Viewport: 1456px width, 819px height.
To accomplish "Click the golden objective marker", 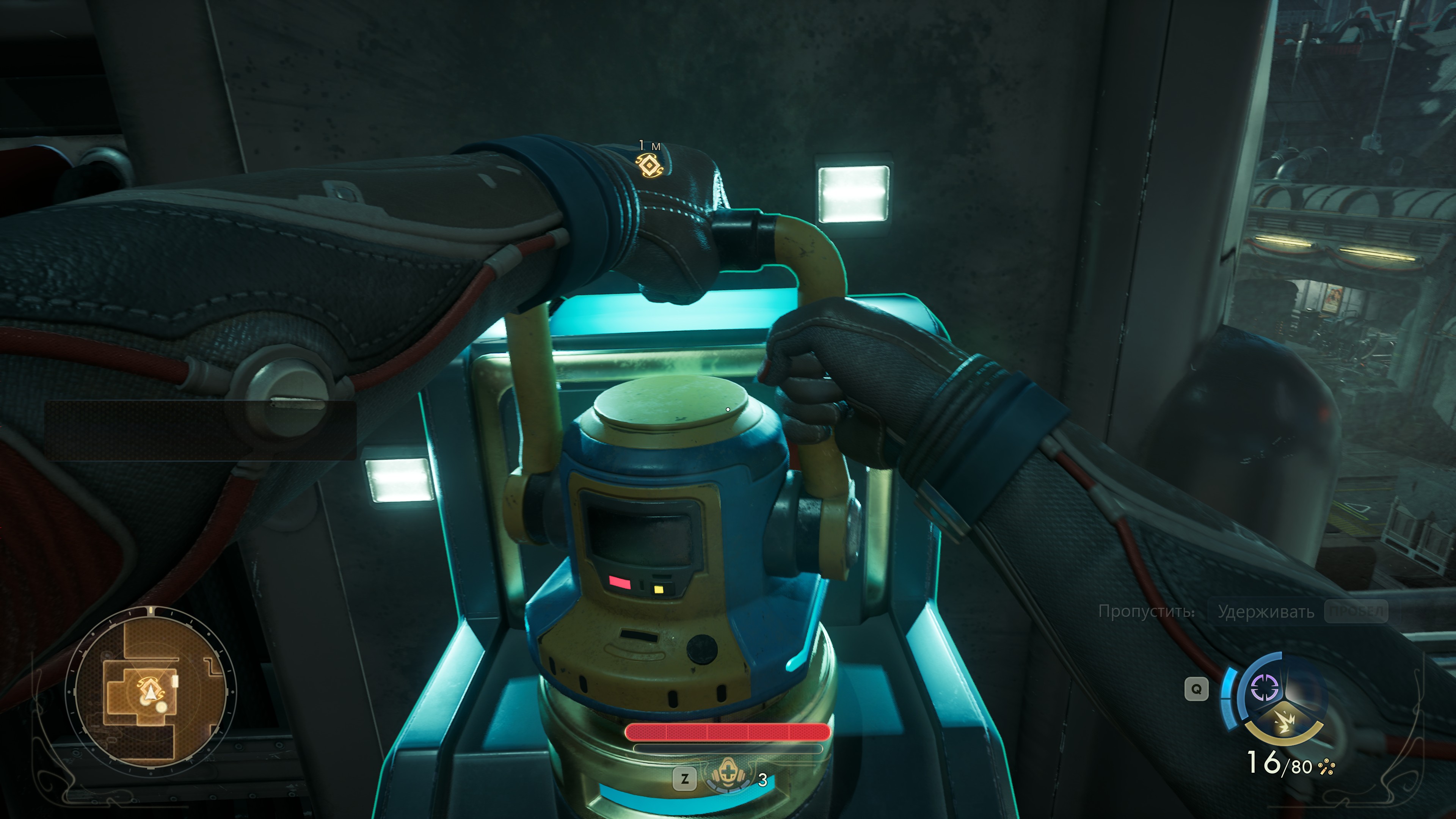I will click(x=649, y=166).
